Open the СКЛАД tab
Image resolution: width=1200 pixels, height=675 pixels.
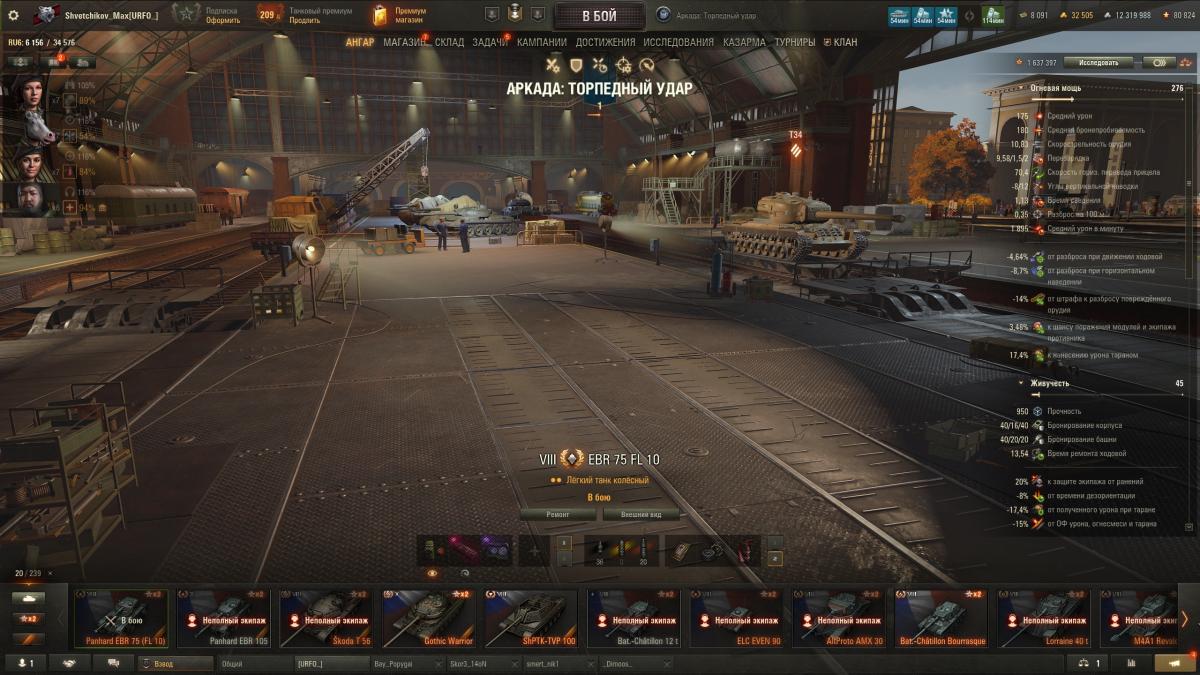point(449,42)
